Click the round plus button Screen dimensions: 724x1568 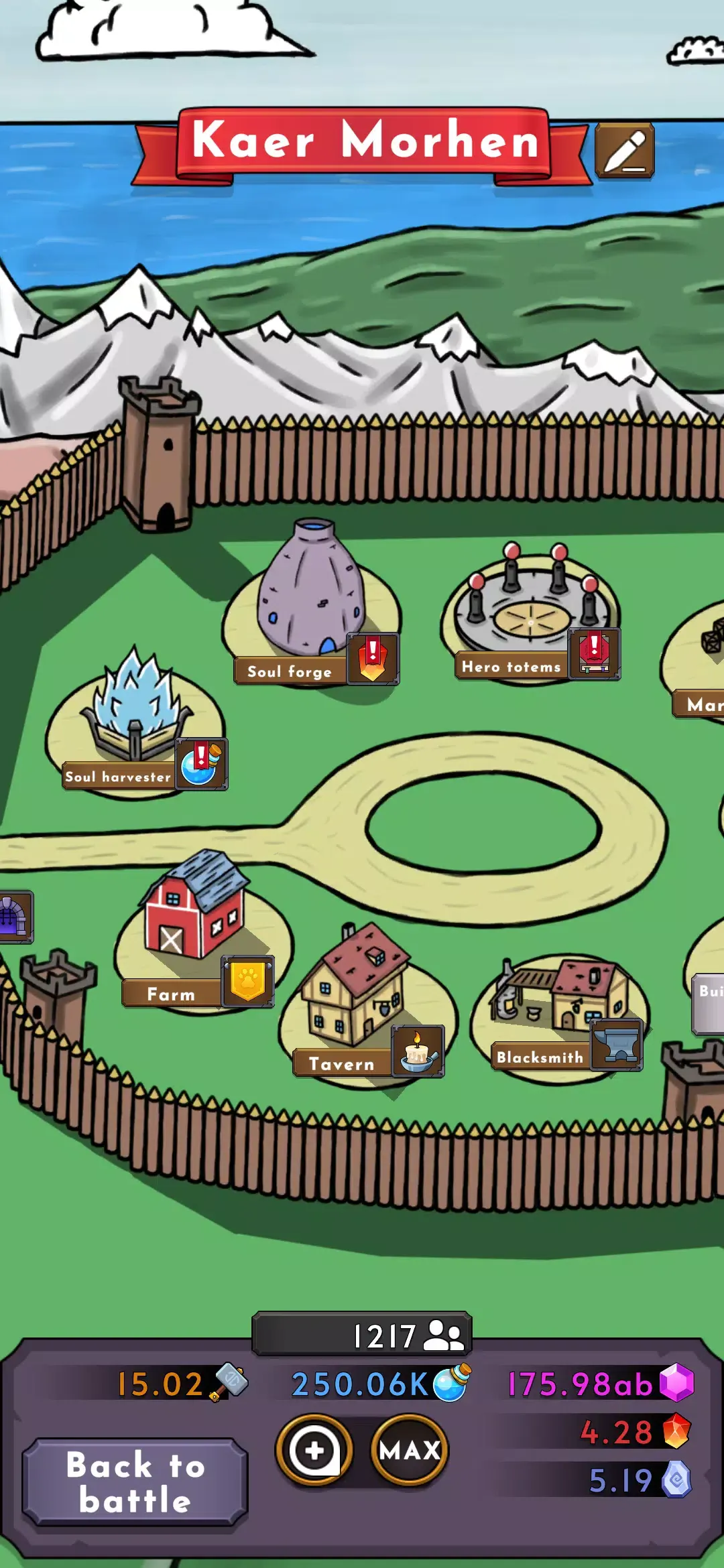tap(314, 1450)
